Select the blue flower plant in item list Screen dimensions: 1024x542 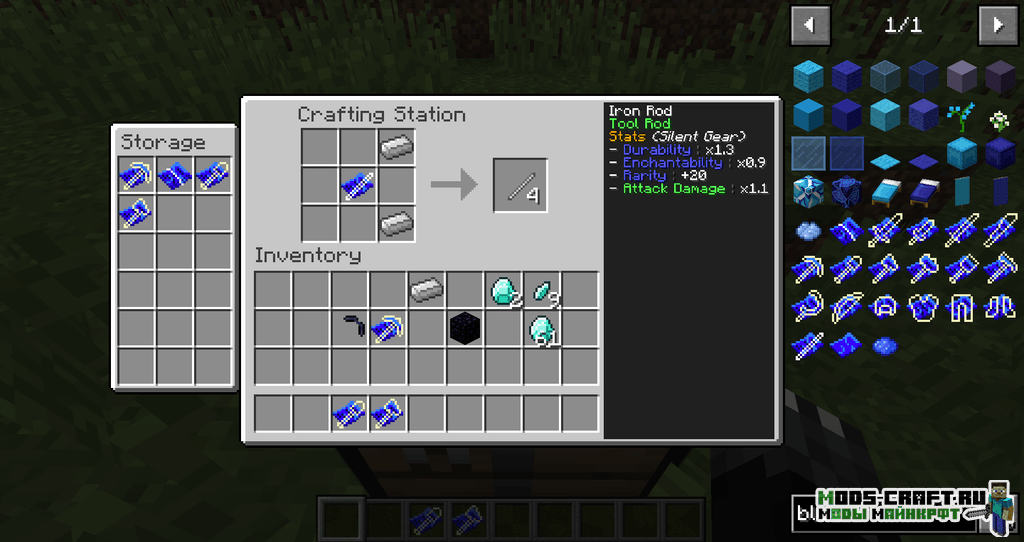961,116
